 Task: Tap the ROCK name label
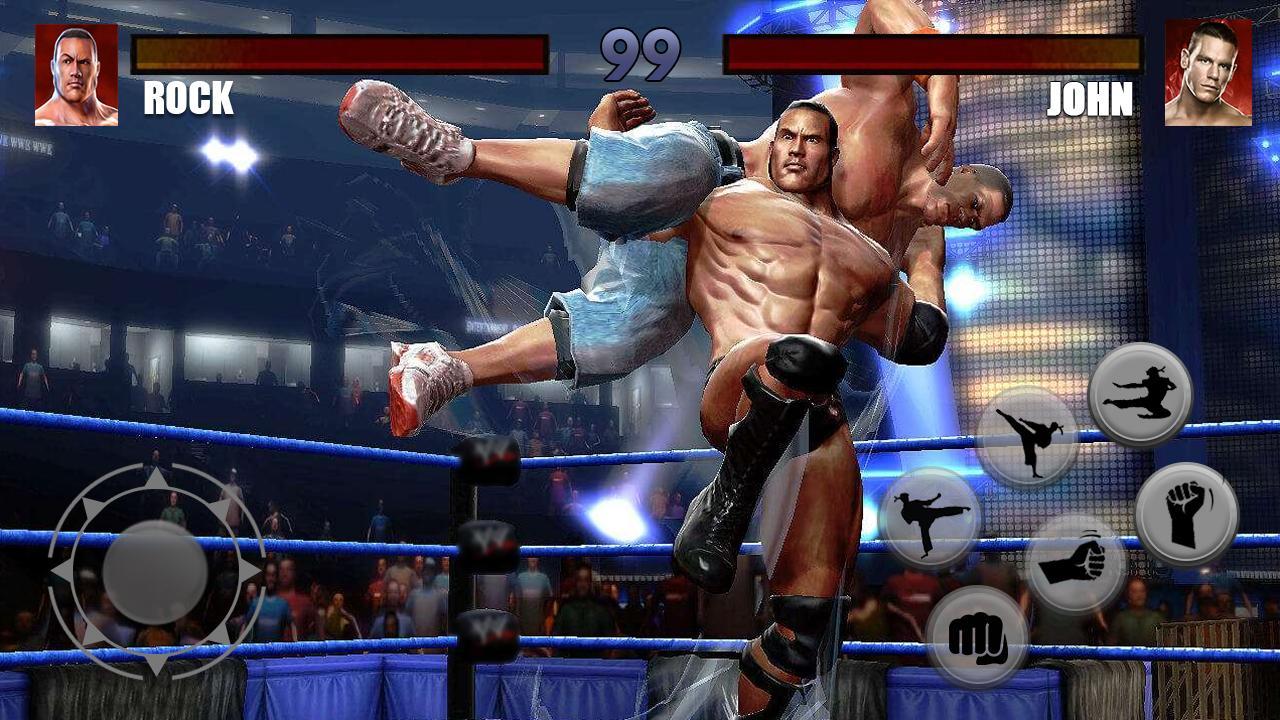(x=187, y=99)
